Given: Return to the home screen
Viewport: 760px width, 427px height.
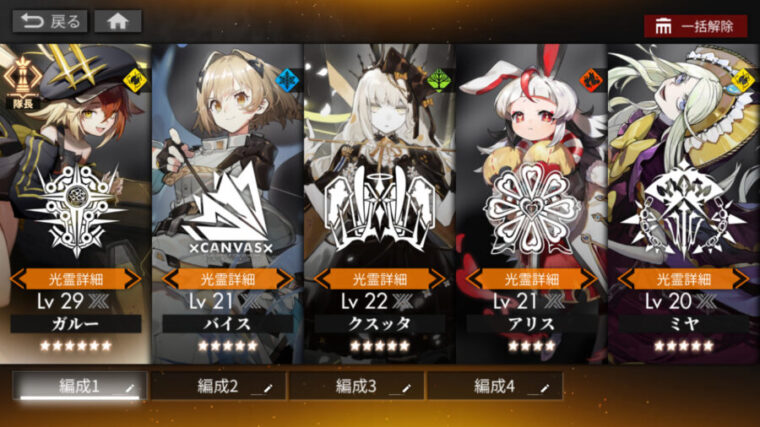Looking at the screenshot, I should click(x=118, y=21).
